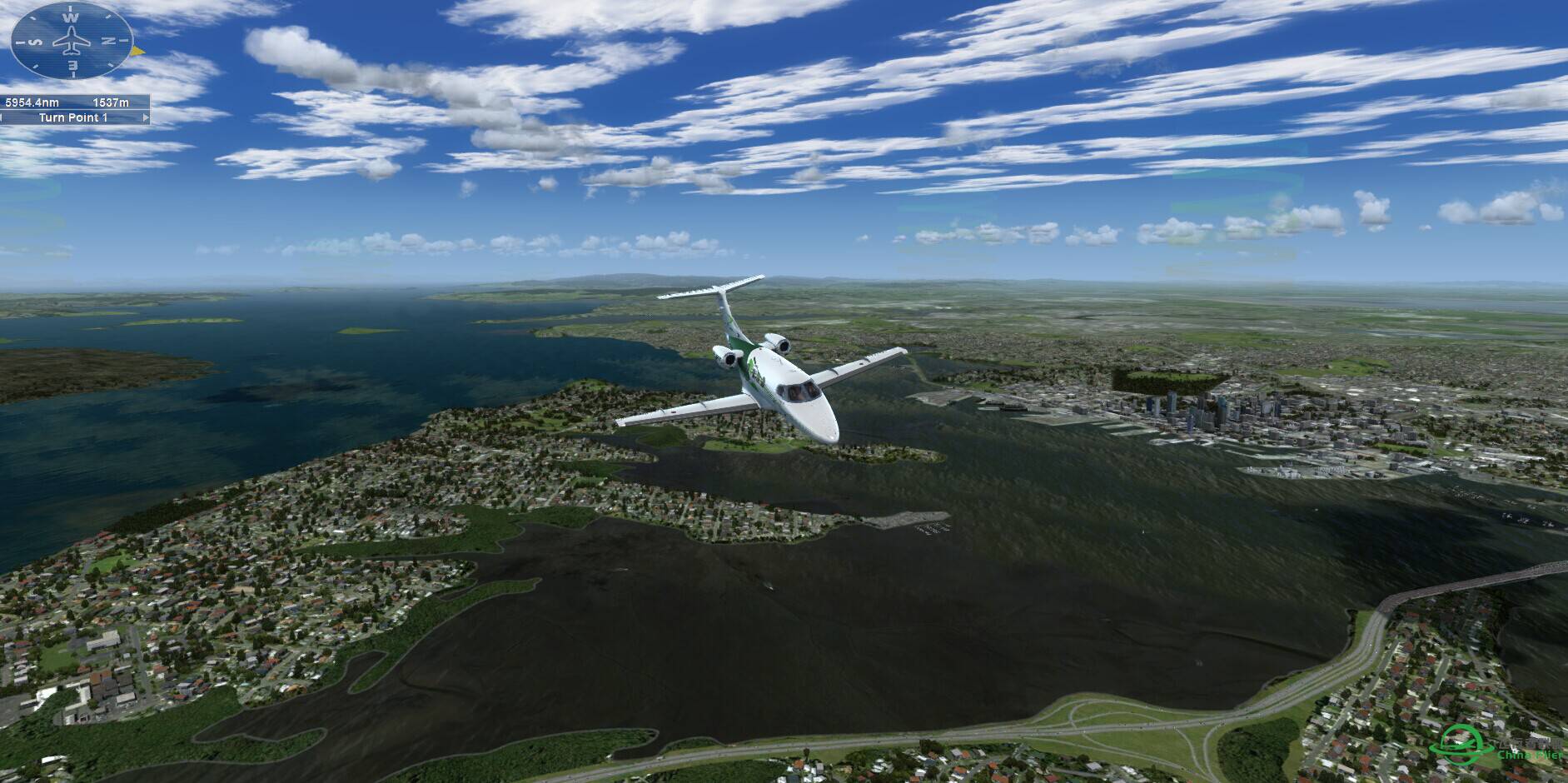Click the compass heading indicator
The height and width of the screenshot is (783, 1568).
(x=72, y=40)
